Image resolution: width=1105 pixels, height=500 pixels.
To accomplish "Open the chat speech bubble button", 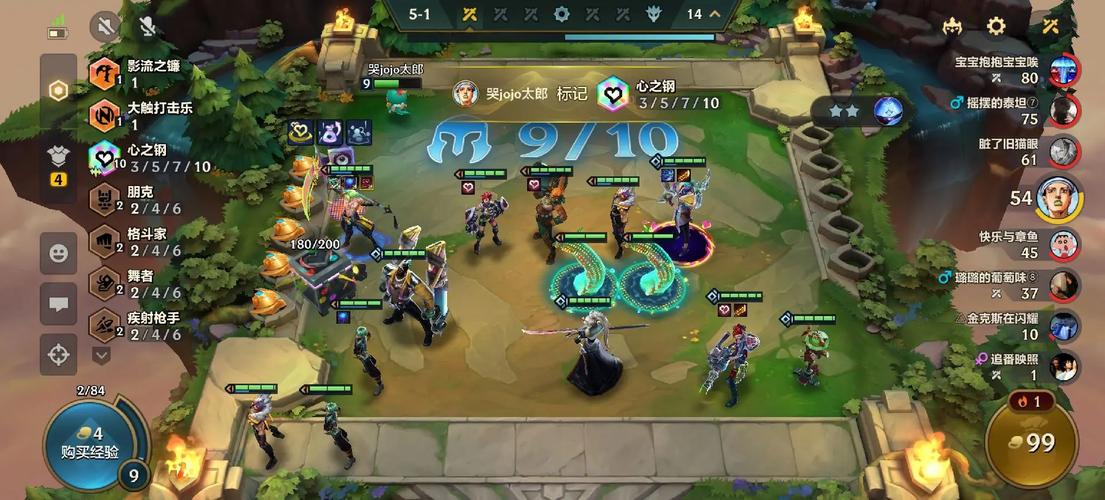I will click(58, 304).
